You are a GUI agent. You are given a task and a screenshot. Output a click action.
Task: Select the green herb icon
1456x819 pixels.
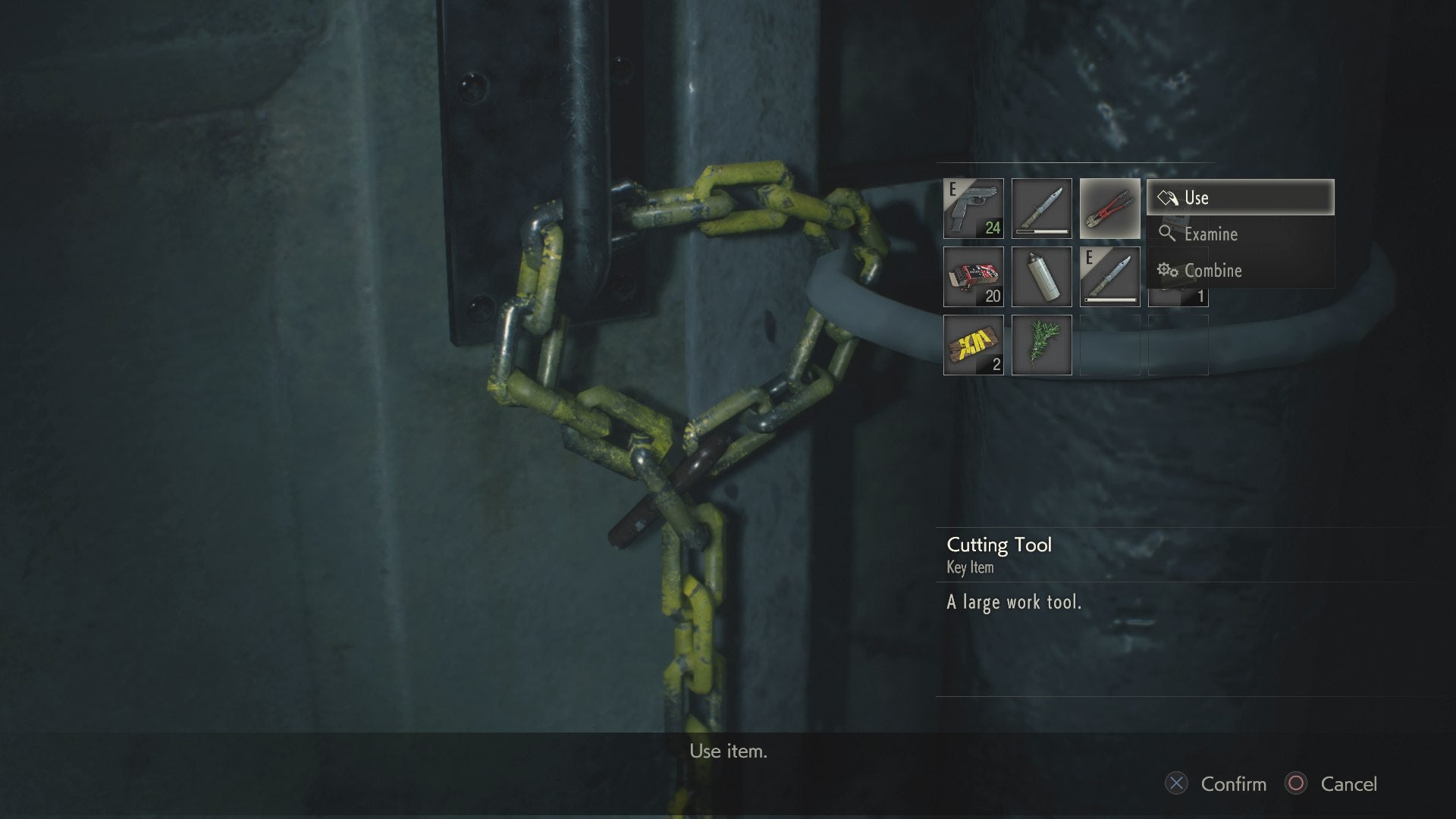pyautogui.click(x=1040, y=345)
